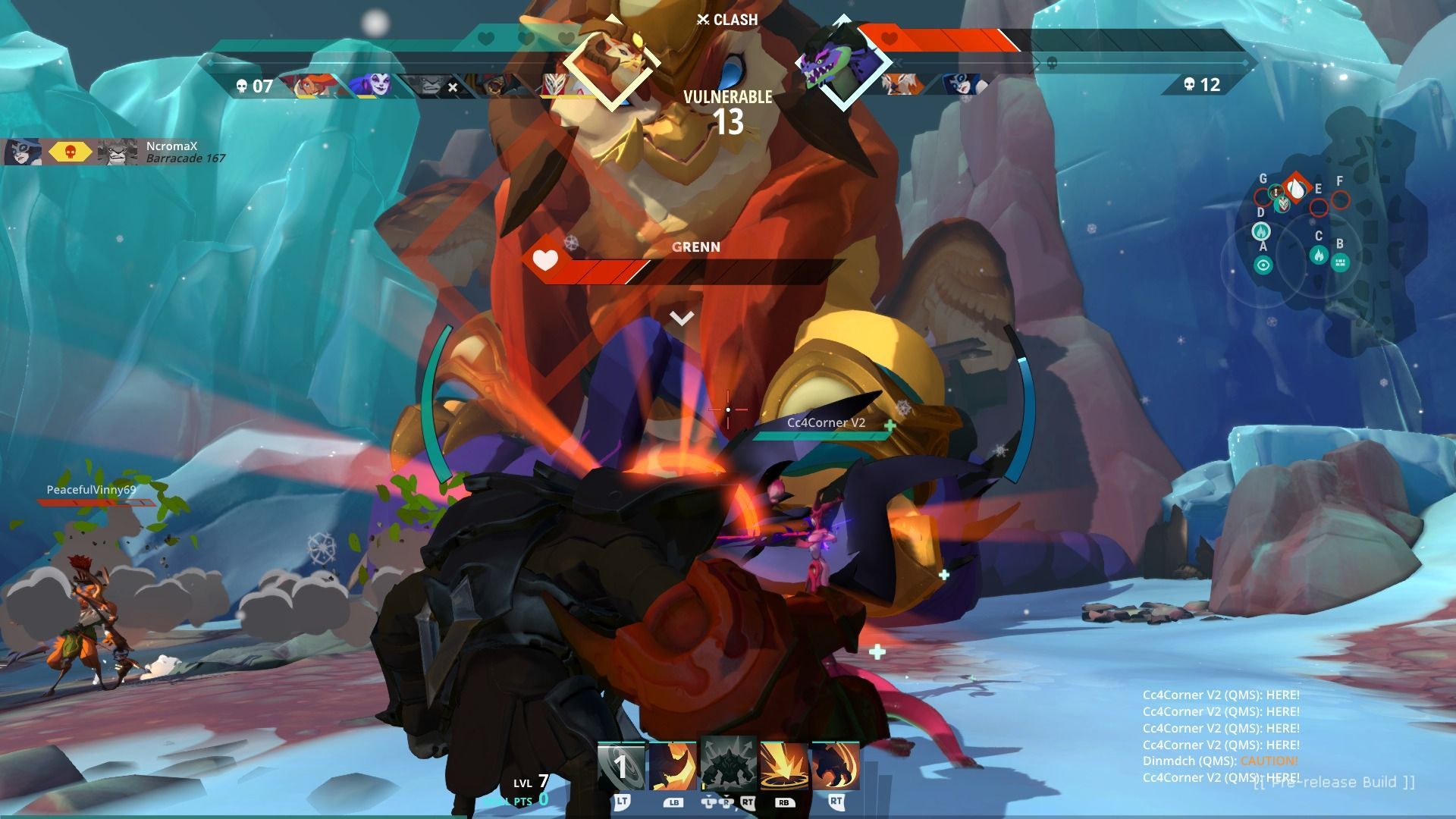The width and height of the screenshot is (1456, 819).
Task: Select the purple-haired teammate portrait in top bar
Action: point(372,84)
